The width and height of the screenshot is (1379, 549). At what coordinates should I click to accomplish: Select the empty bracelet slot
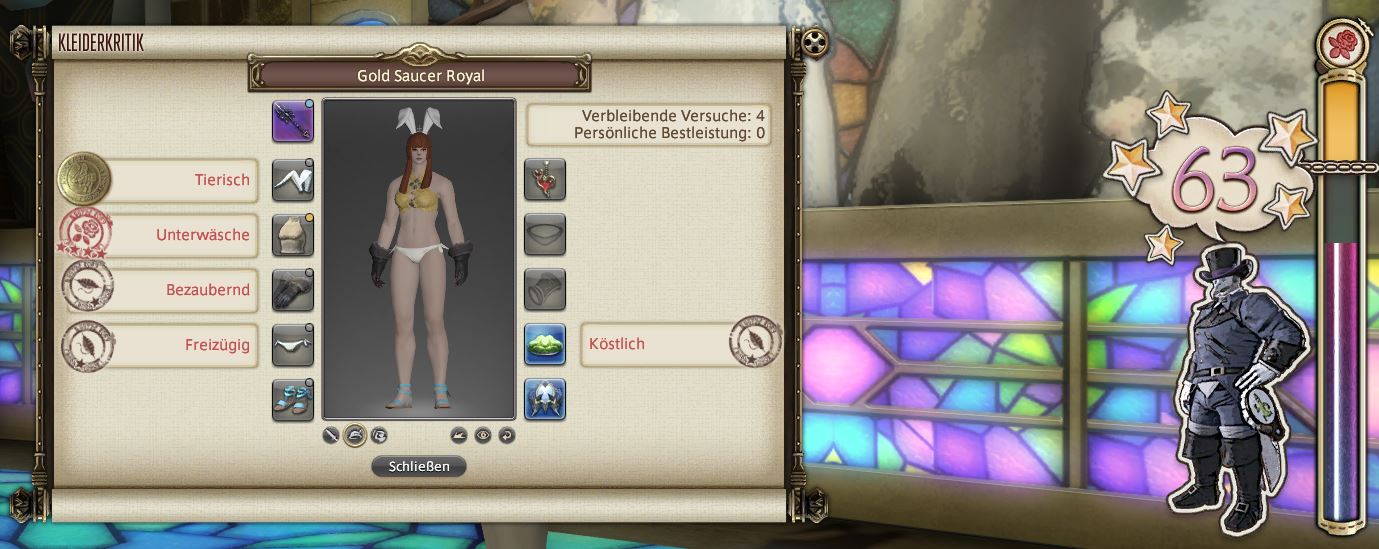pos(545,290)
